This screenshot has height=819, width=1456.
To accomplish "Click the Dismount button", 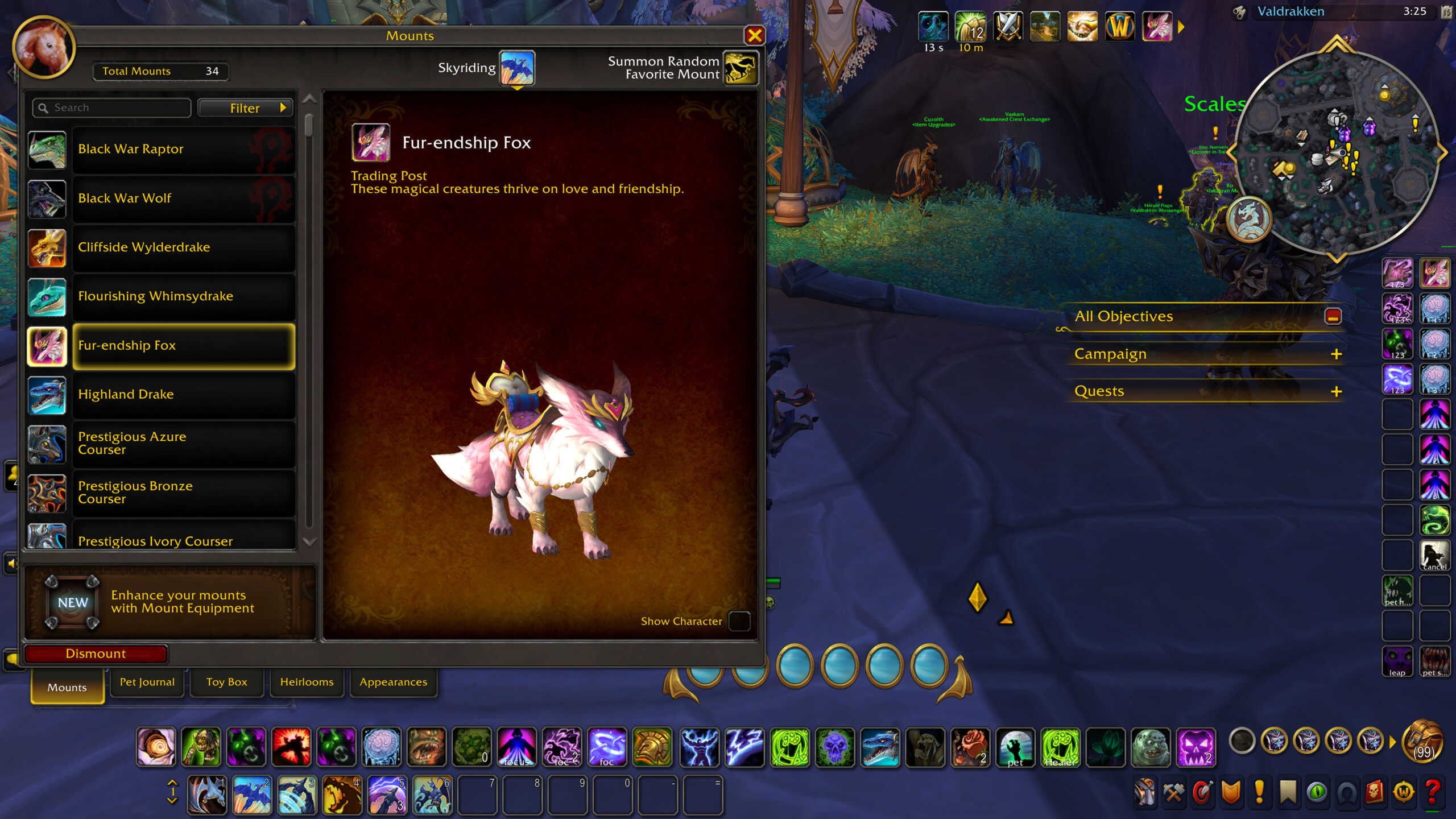I will click(96, 654).
